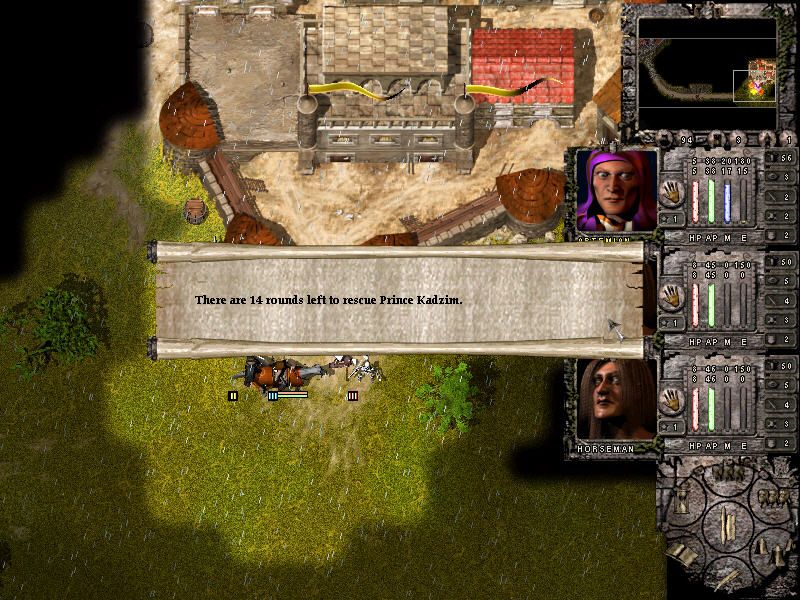Viewport: 800px width, 600px height.
Task: Select the Horseman character portrait
Action: click(616, 400)
